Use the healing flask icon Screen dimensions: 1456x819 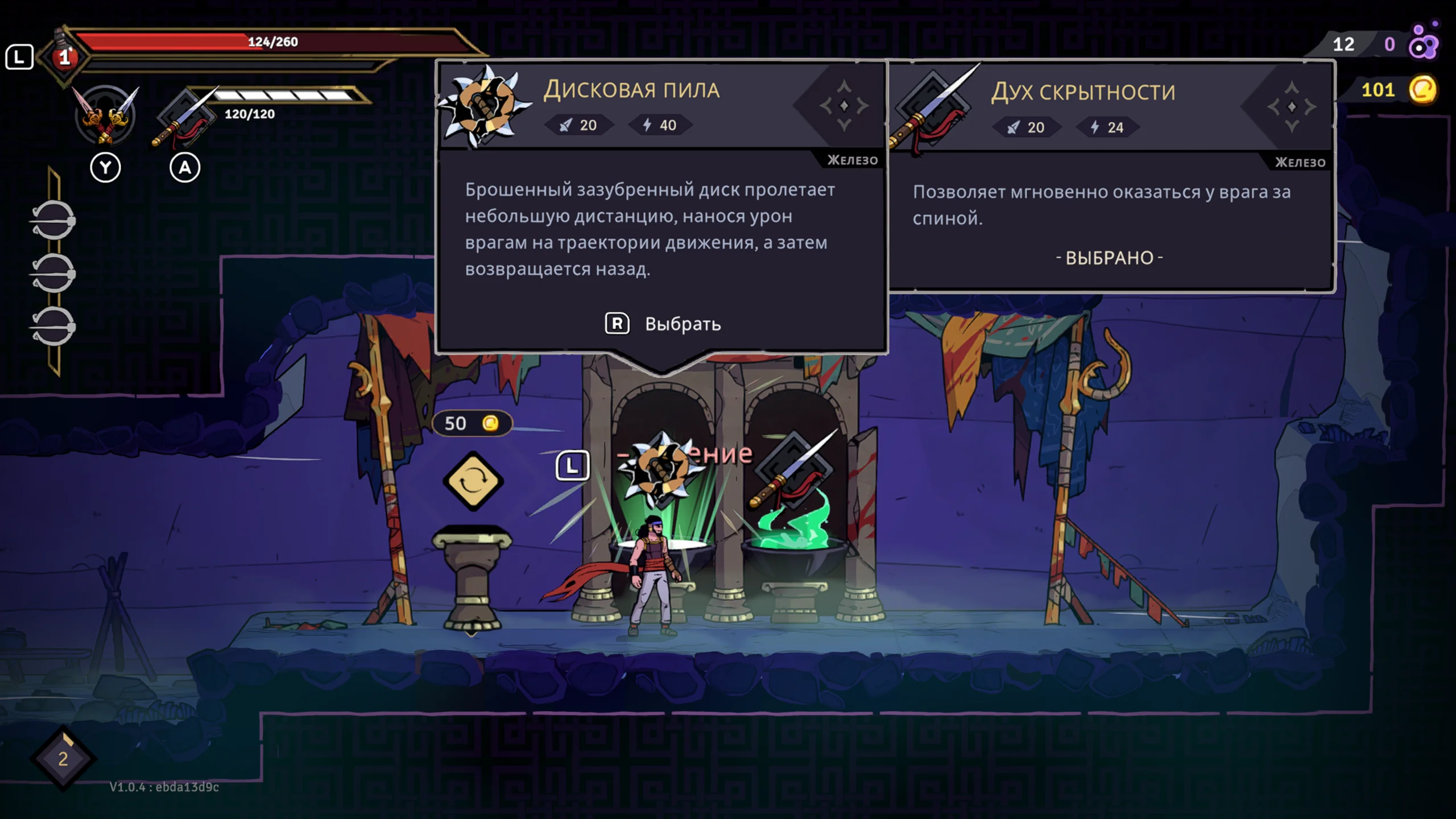(65, 56)
